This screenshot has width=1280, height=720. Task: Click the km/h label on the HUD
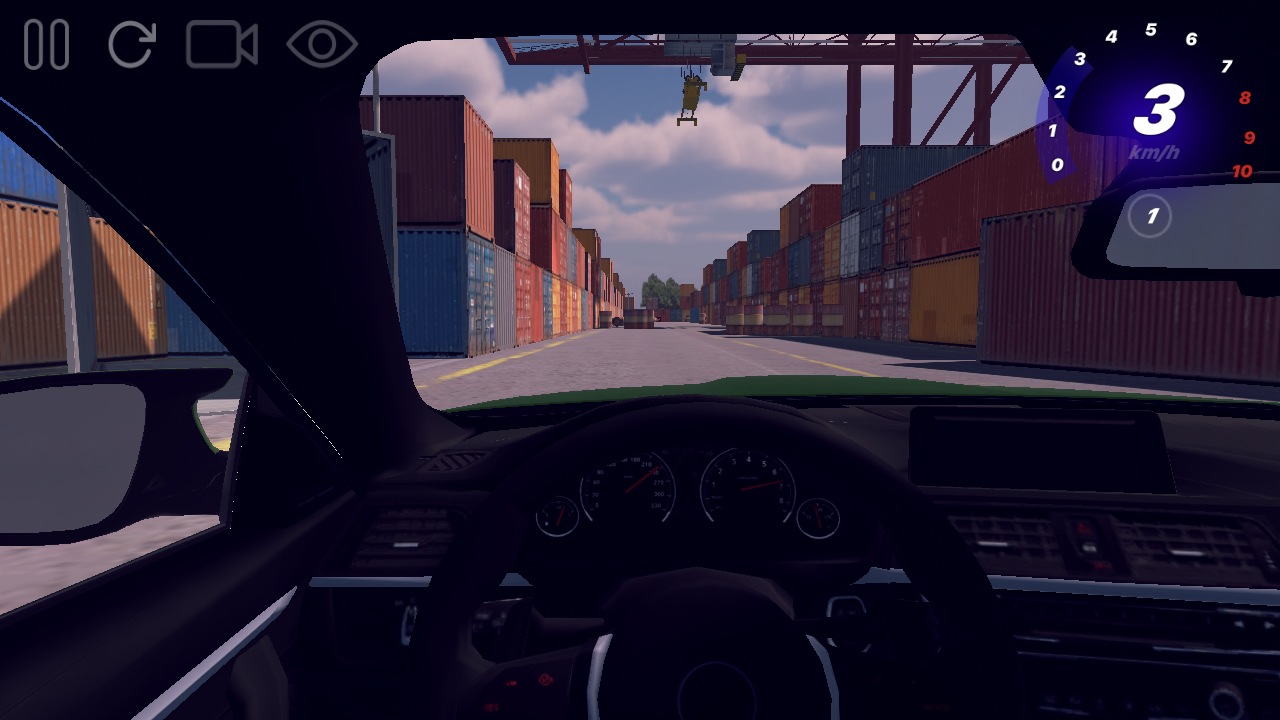1155,152
